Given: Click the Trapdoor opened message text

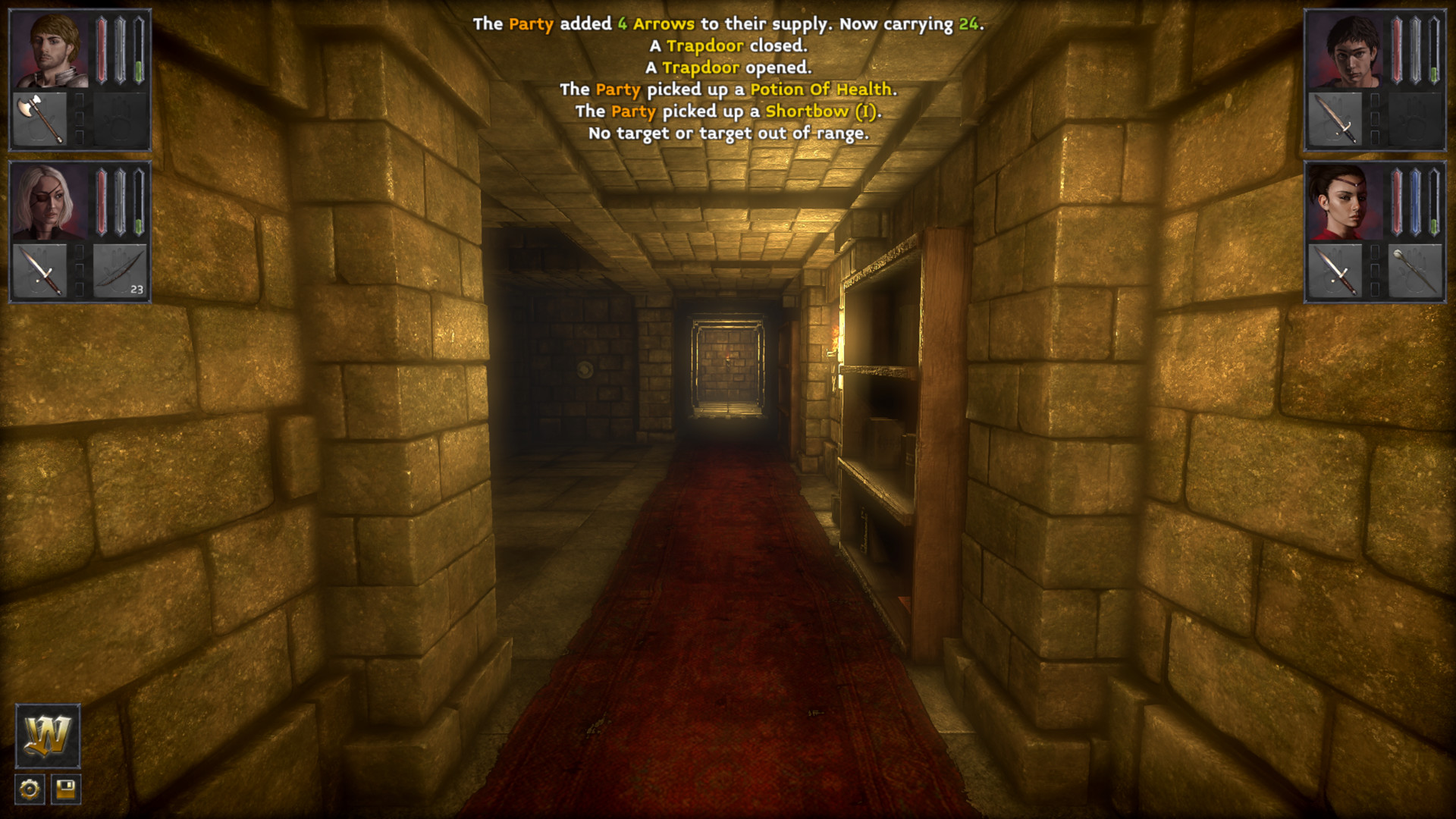Looking at the screenshot, I should click(728, 67).
